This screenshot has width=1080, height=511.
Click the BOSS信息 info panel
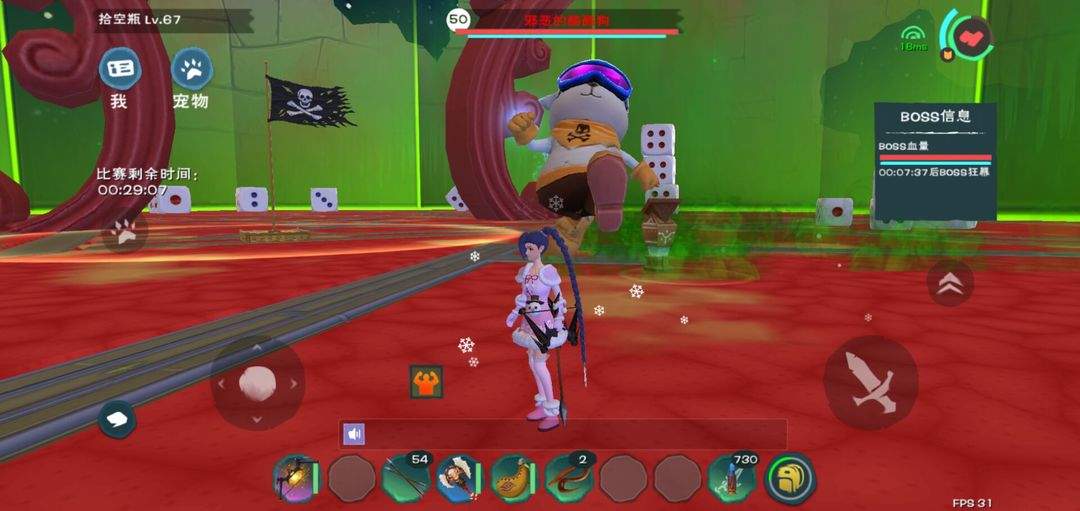pos(935,160)
